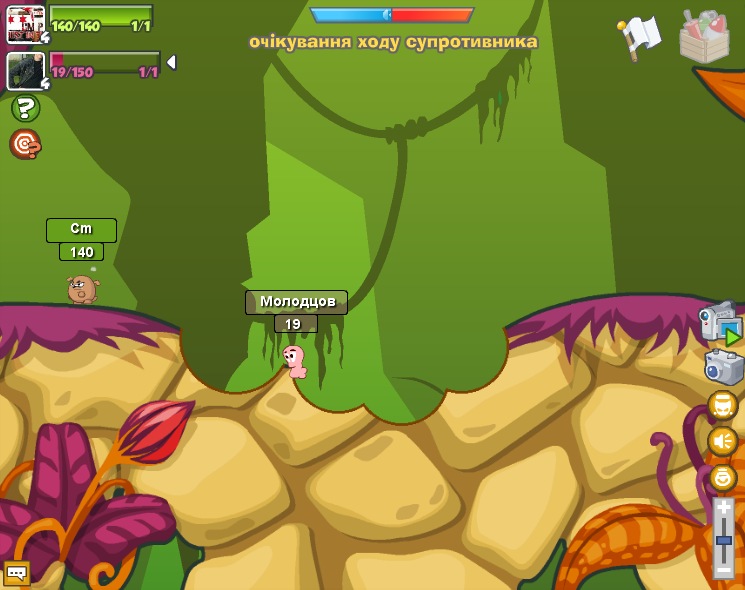Click the orange smiley button below speaker
Screen dimensions: 745x590
[x=722, y=477]
